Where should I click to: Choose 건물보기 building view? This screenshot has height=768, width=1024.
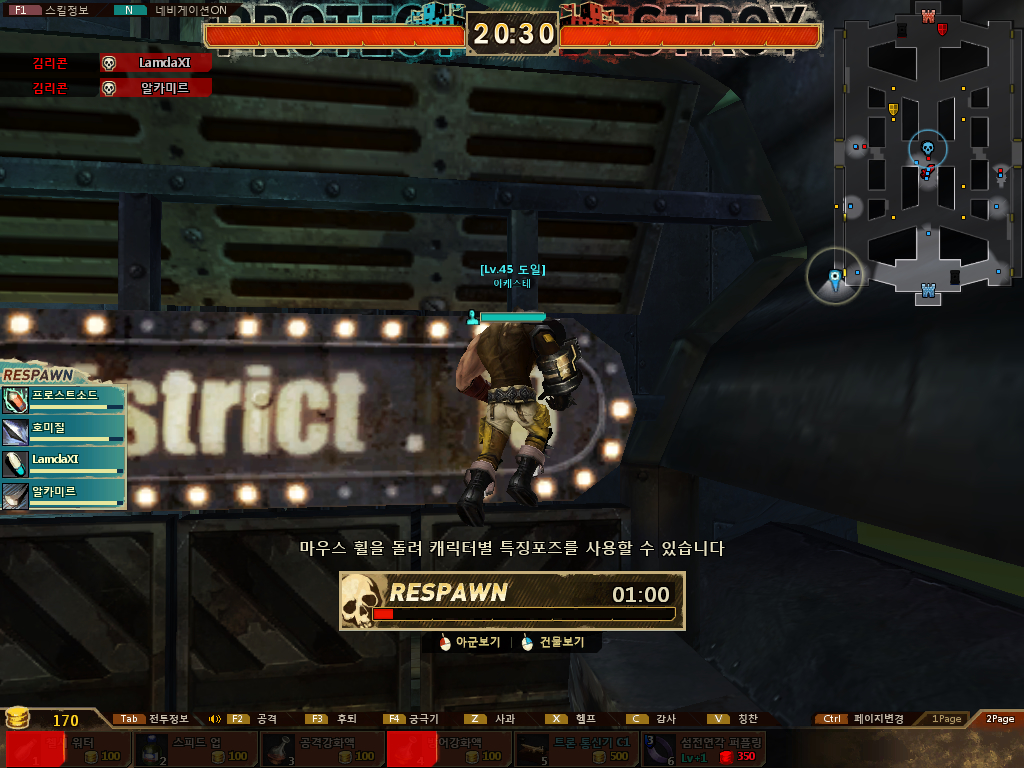553,643
